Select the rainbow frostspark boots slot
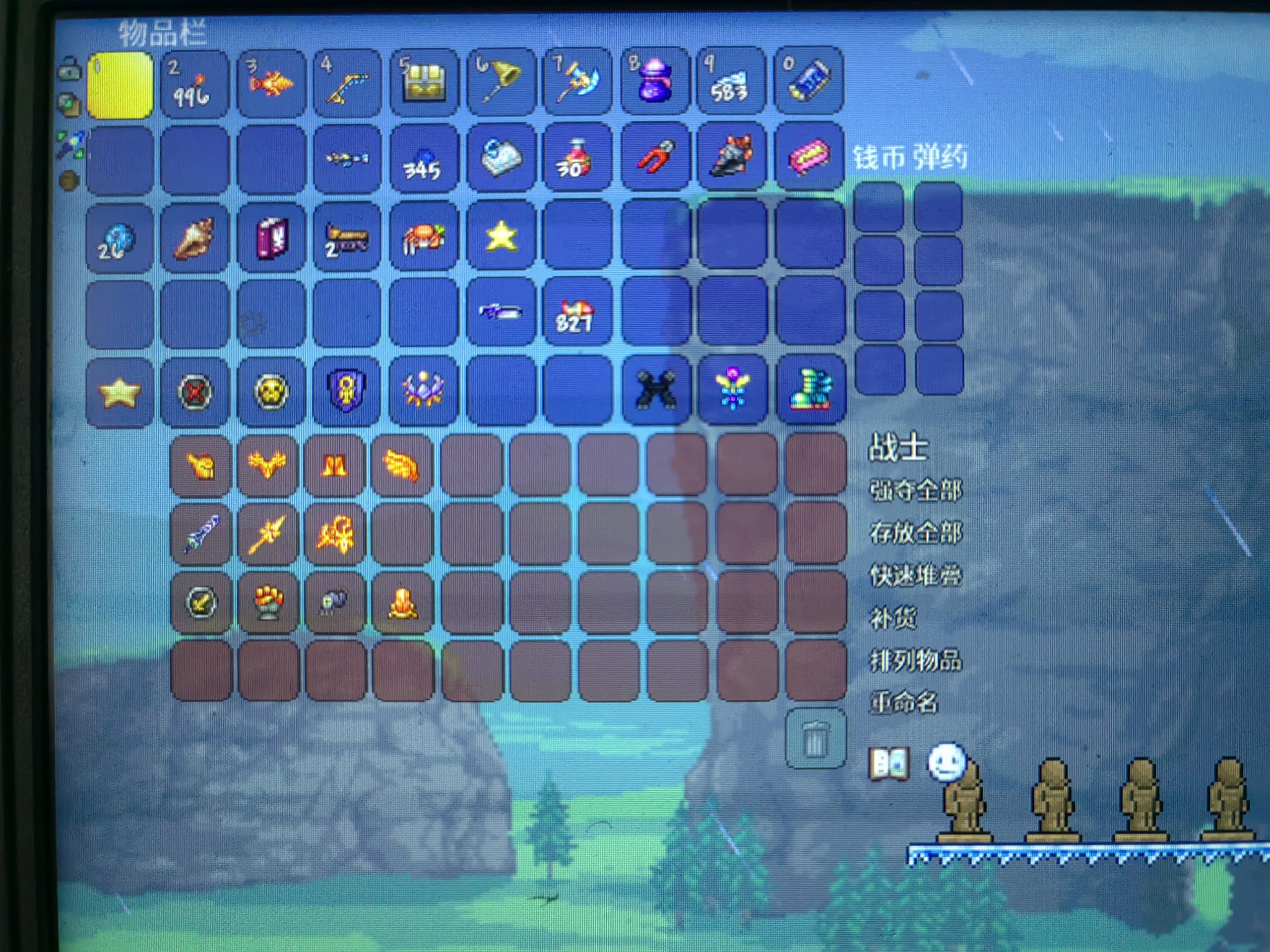 [x=810, y=390]
